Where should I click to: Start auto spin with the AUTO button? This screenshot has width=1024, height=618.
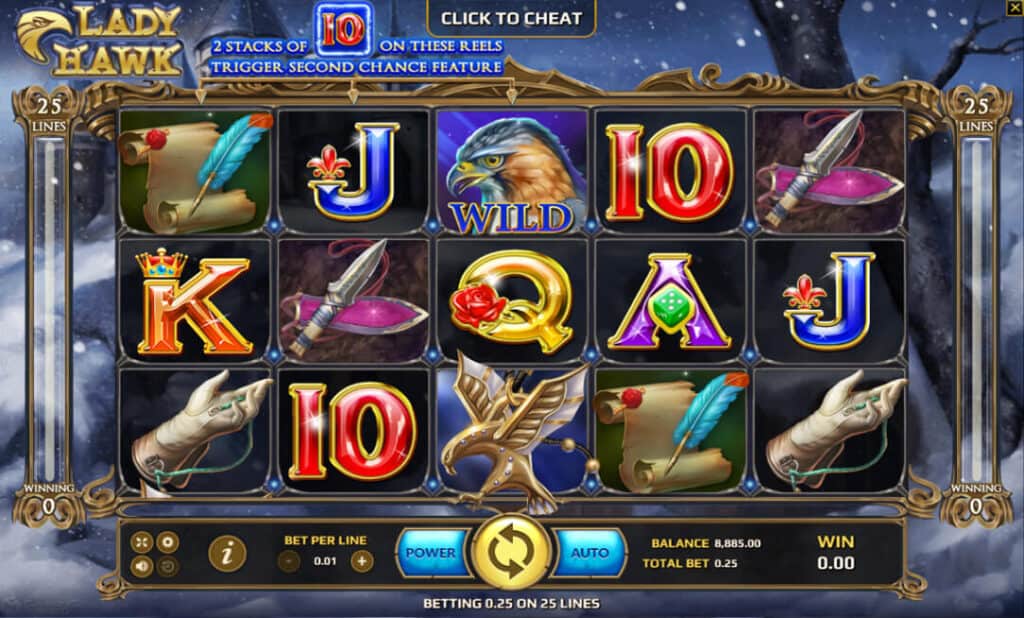click(589, 552)
